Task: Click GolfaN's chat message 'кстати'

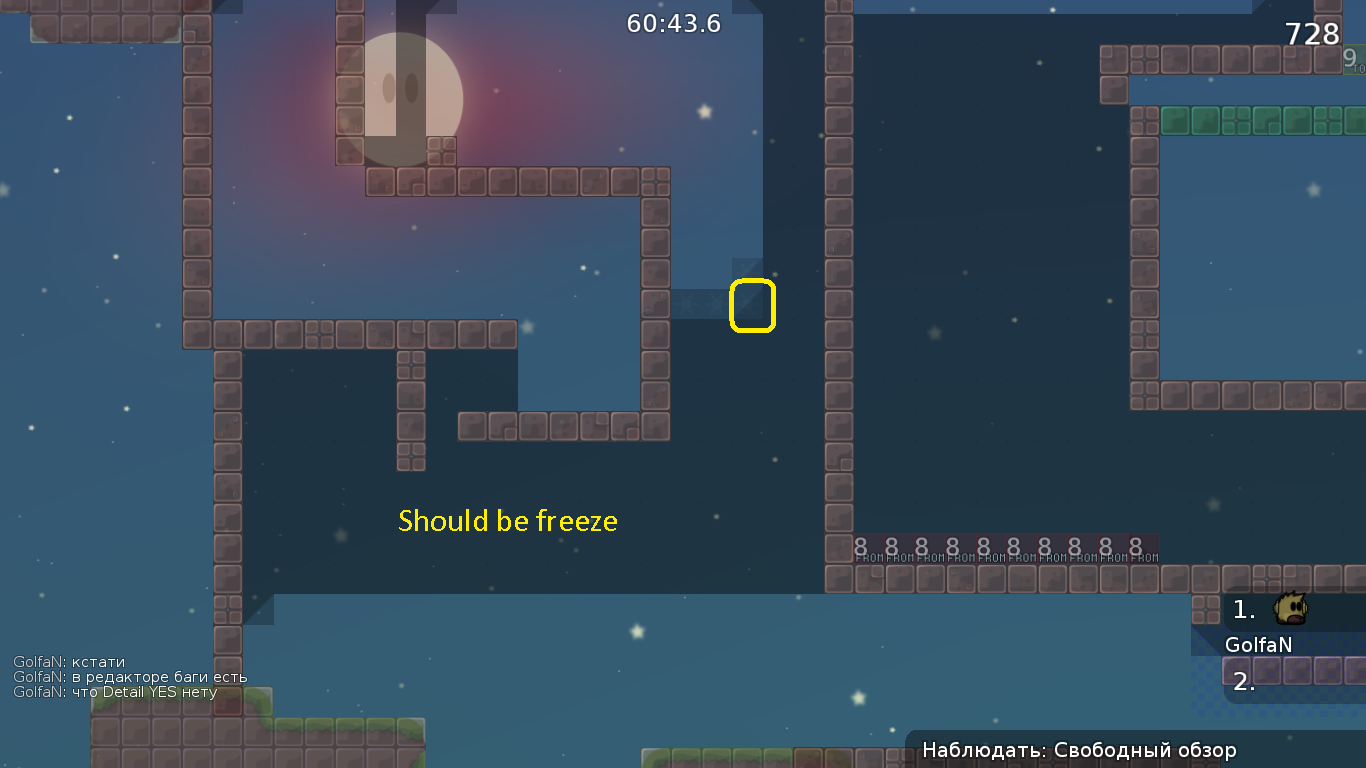Action: click(x=70, y=662)
